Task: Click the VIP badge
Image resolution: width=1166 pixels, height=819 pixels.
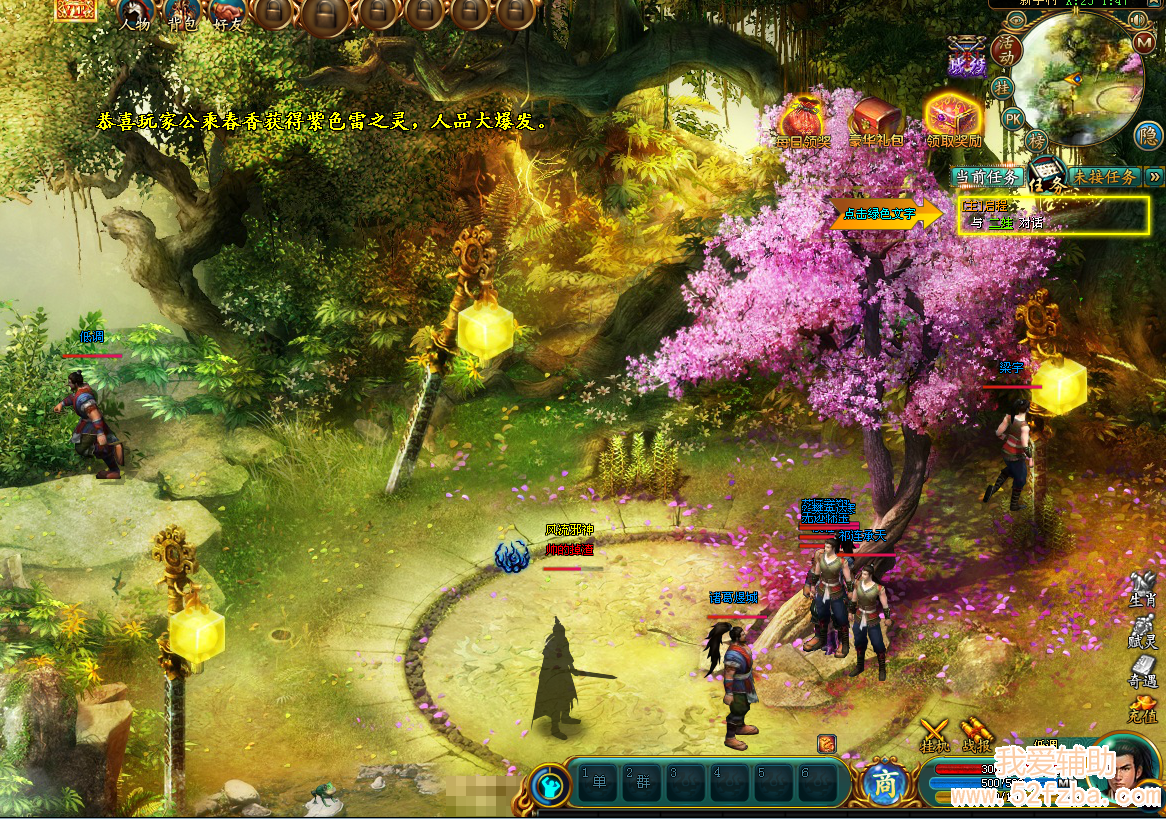Action: pos(76,8)
